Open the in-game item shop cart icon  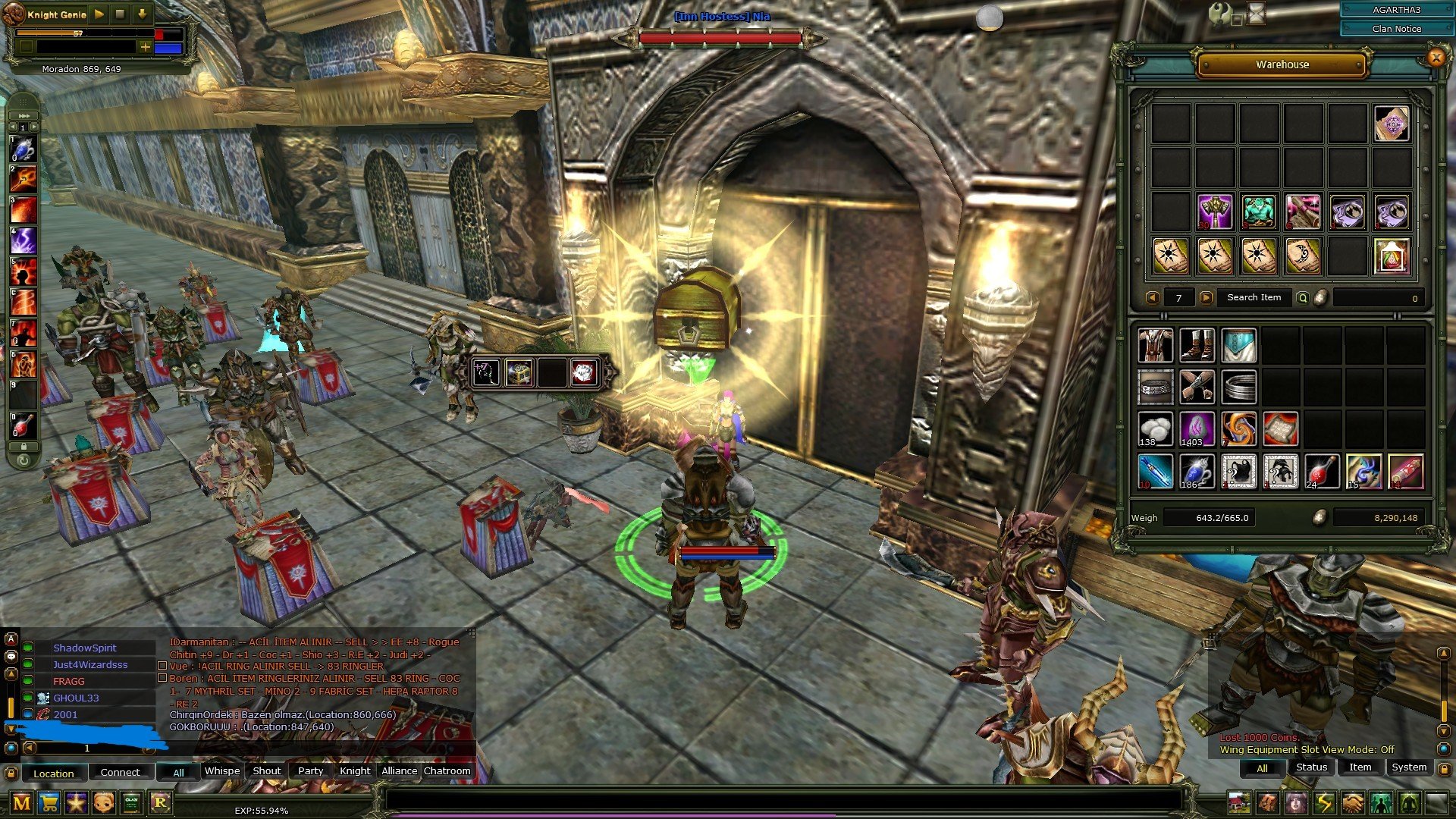(x=49, y=802)
